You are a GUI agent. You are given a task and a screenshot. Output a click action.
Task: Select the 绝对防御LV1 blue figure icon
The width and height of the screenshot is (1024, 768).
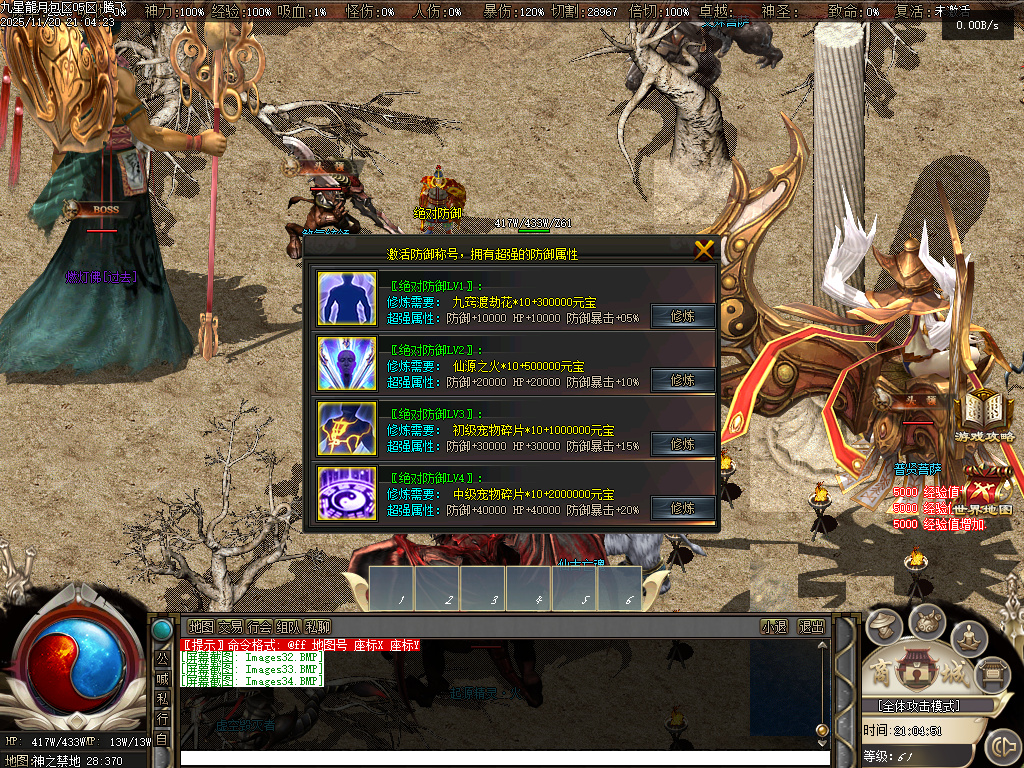pyautogui.click(x=347, y=298)
